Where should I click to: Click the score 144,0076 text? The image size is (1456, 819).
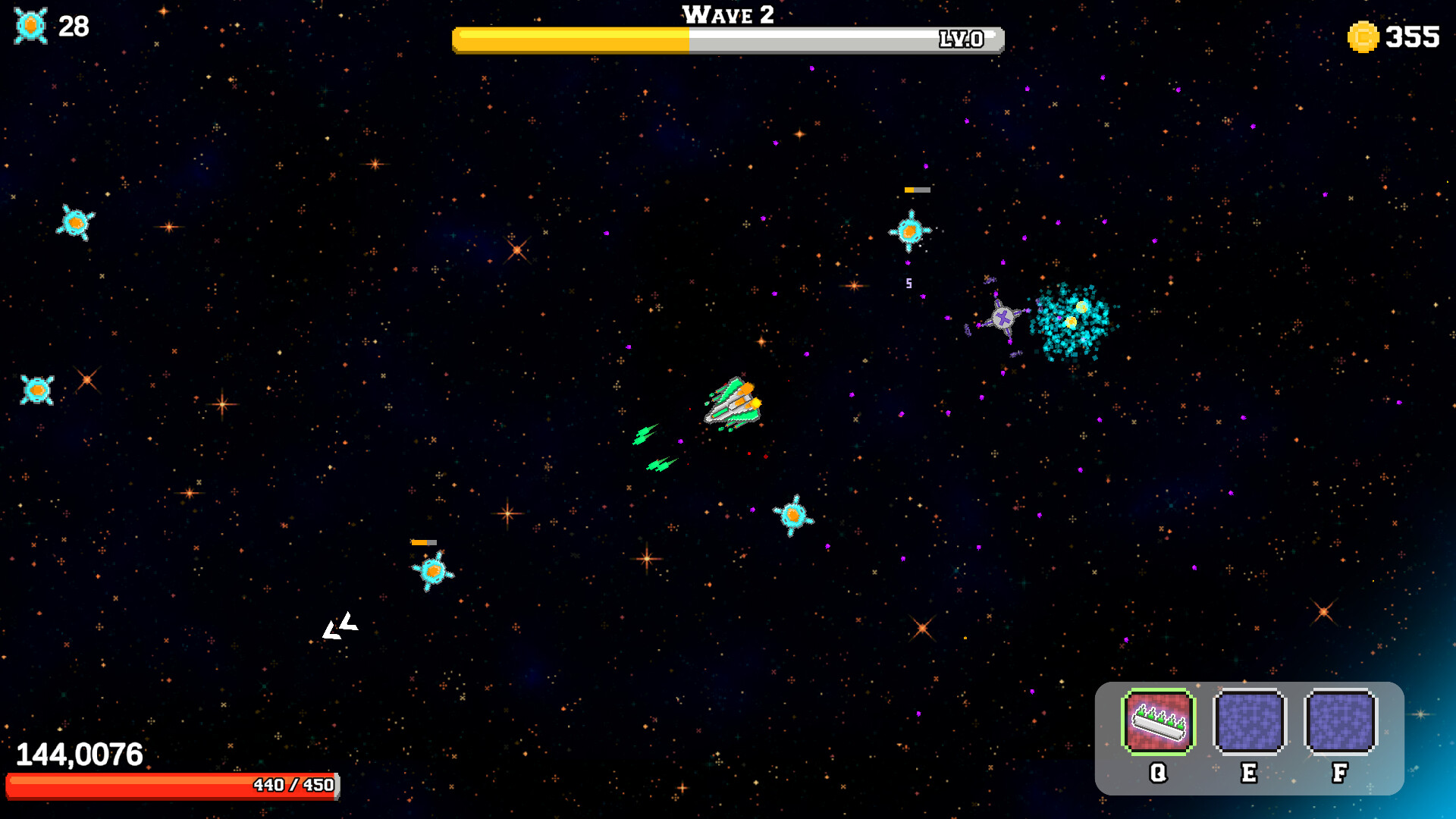click(x=78, y=754)
